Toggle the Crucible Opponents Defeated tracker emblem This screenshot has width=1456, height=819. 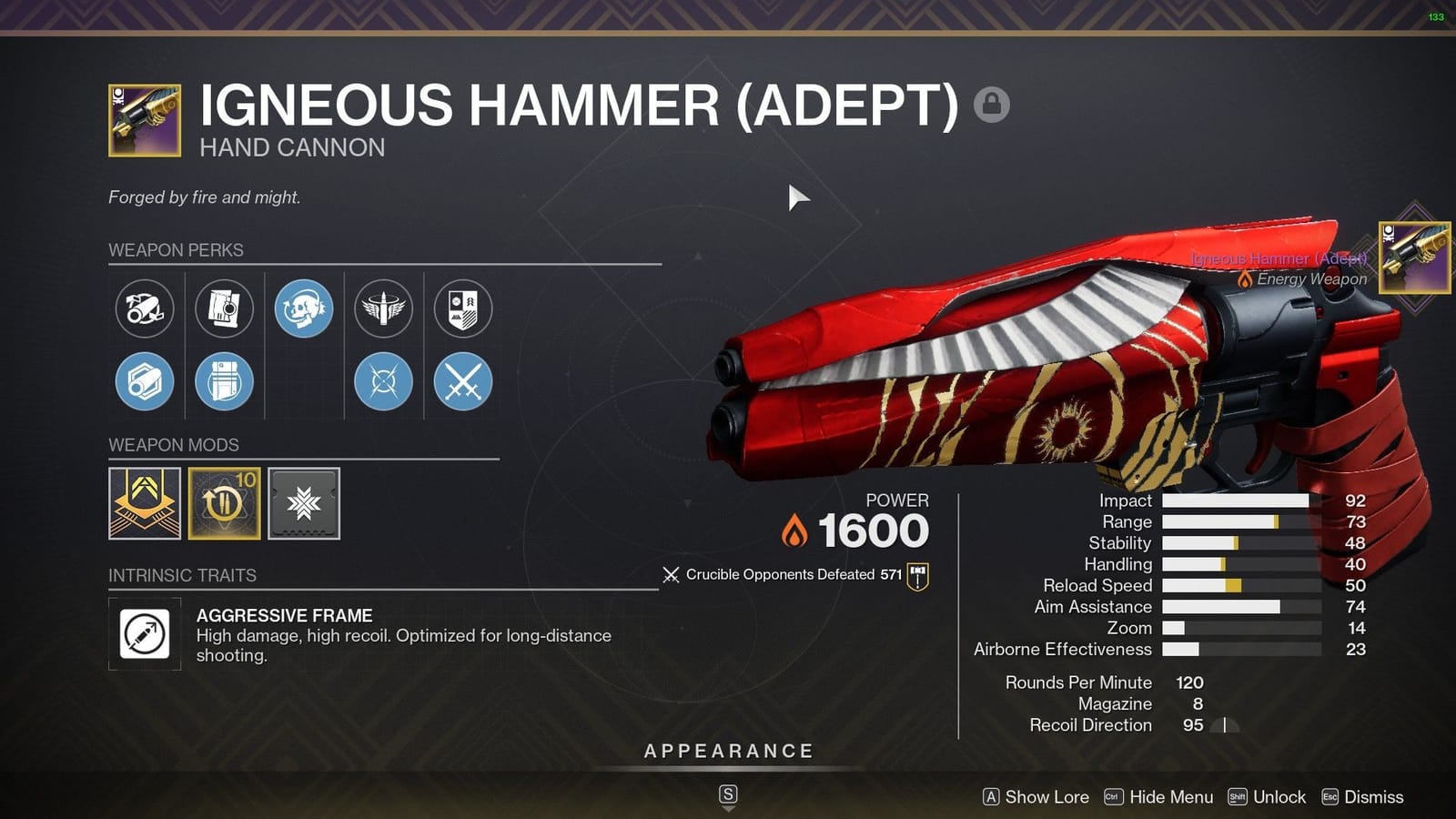coord(915,574)
